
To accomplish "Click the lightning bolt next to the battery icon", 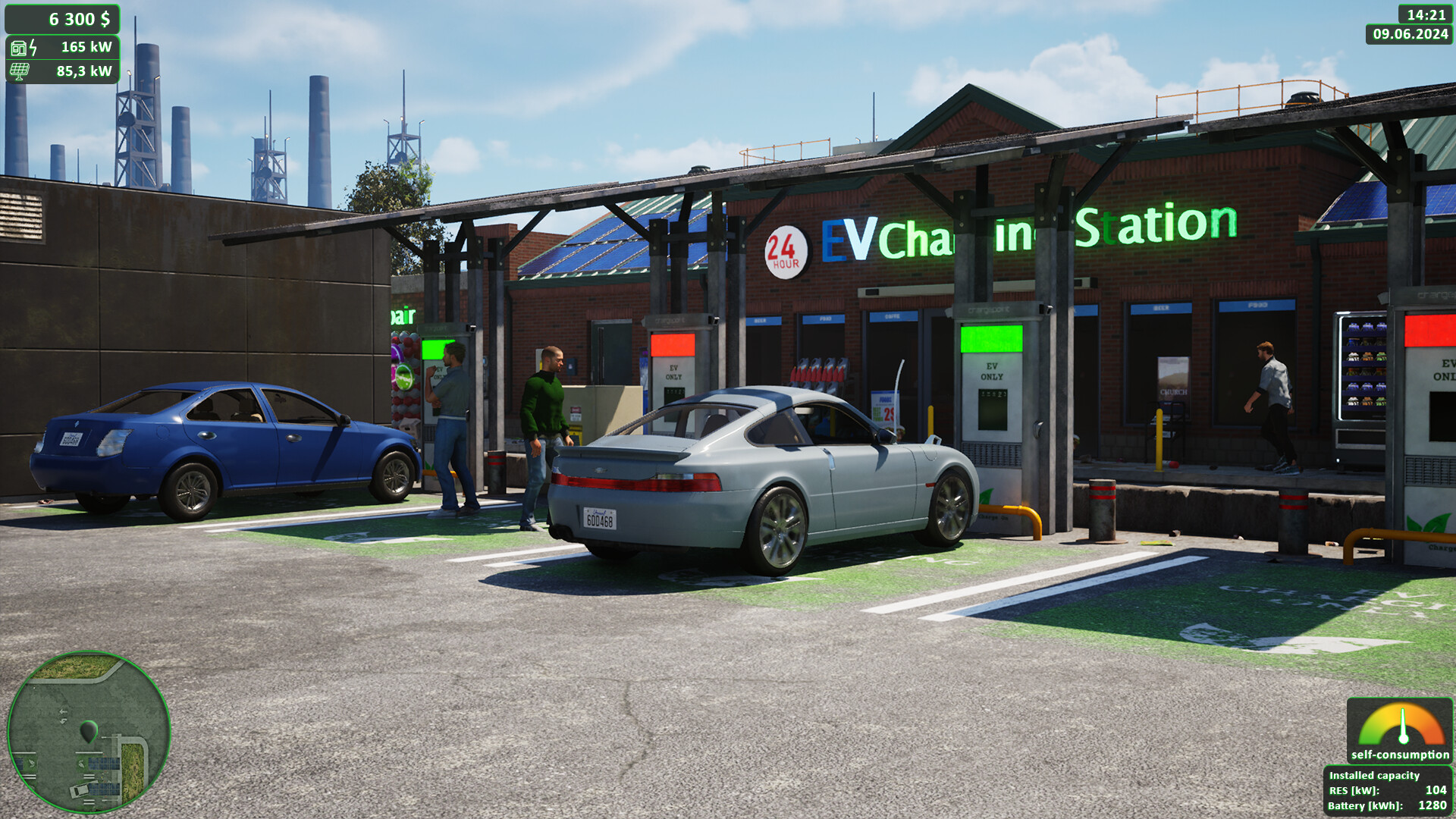I will pyautogui.click(x=33, y=47).
